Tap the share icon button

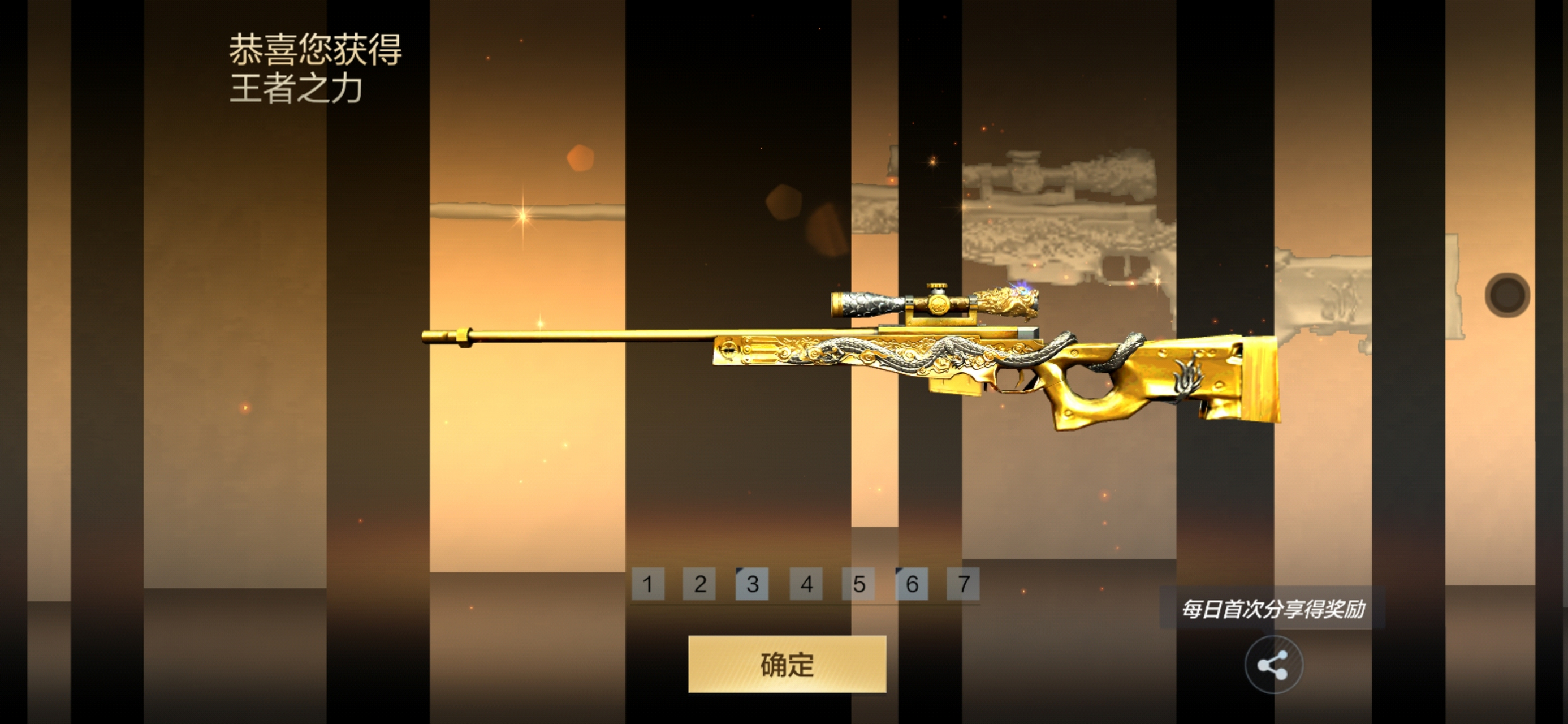pos(1273,664)
